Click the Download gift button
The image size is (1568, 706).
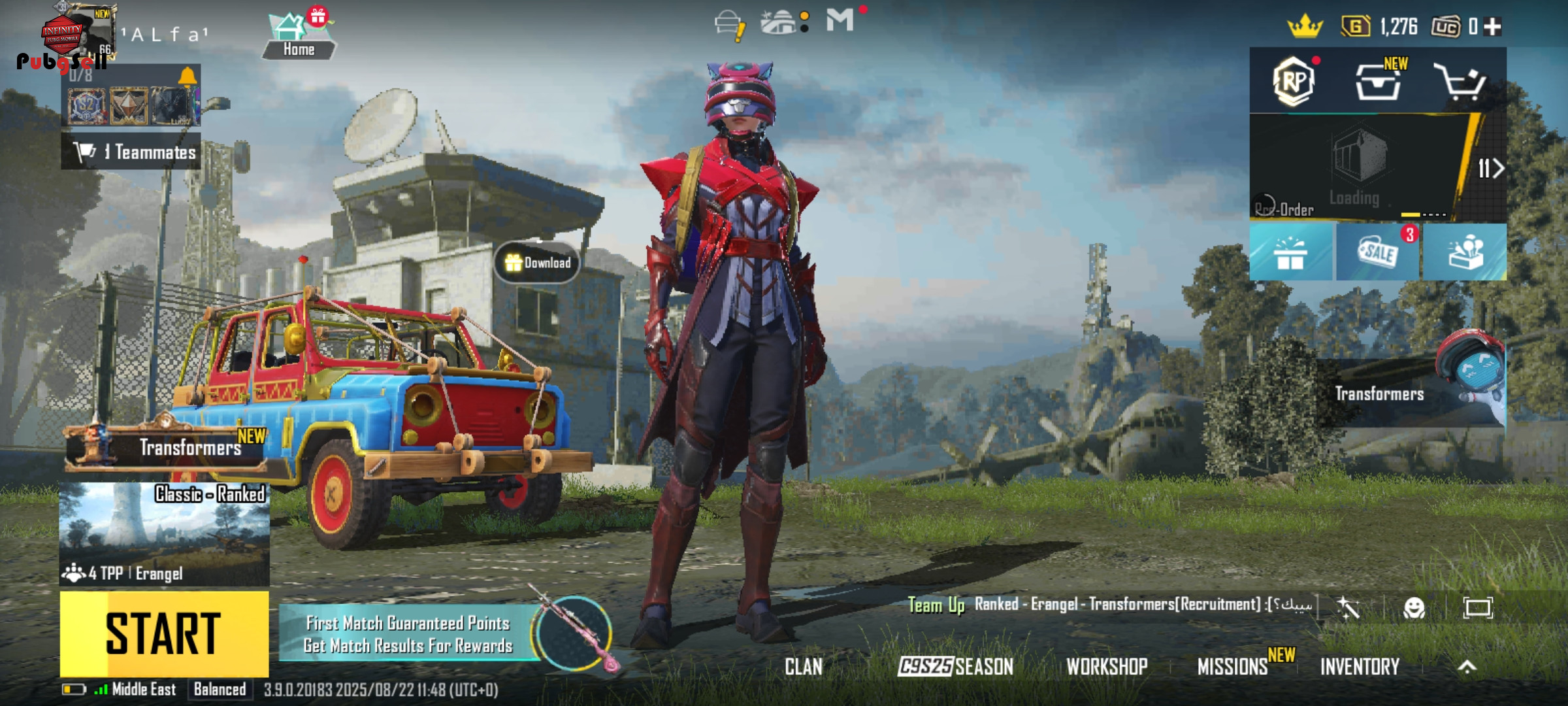coord(537,263)
